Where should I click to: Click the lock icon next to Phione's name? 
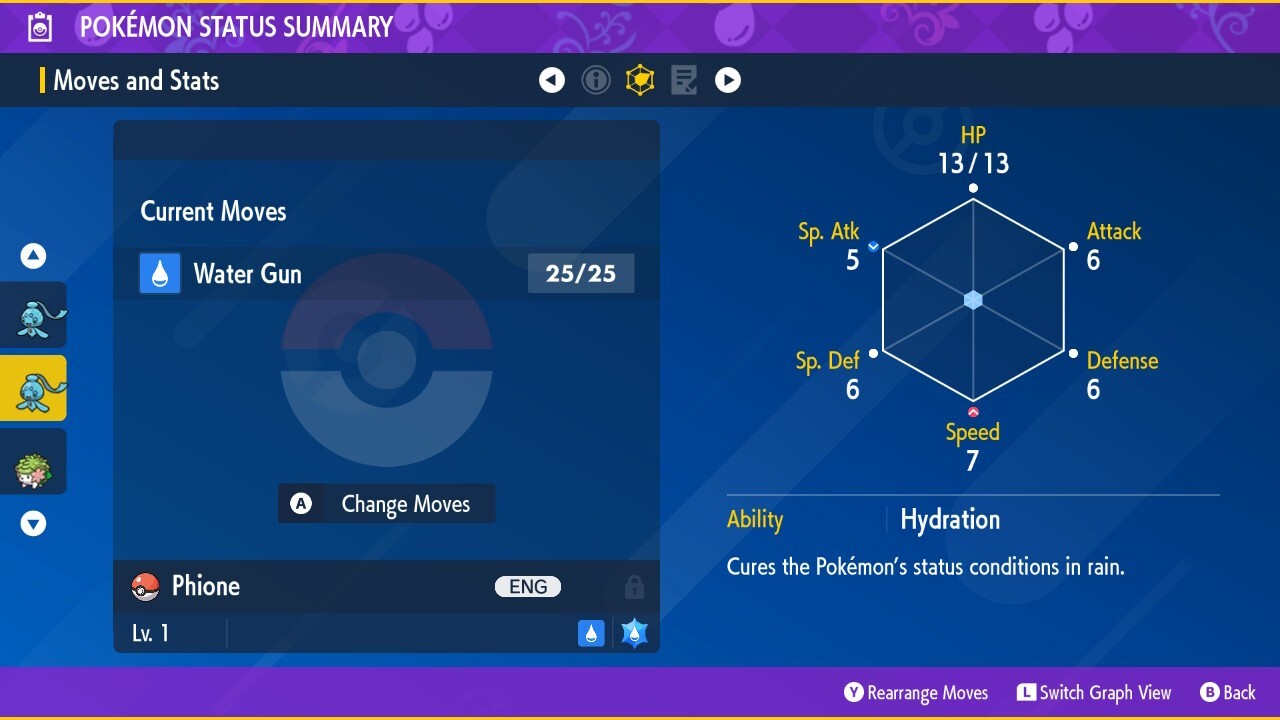[634, 586]
